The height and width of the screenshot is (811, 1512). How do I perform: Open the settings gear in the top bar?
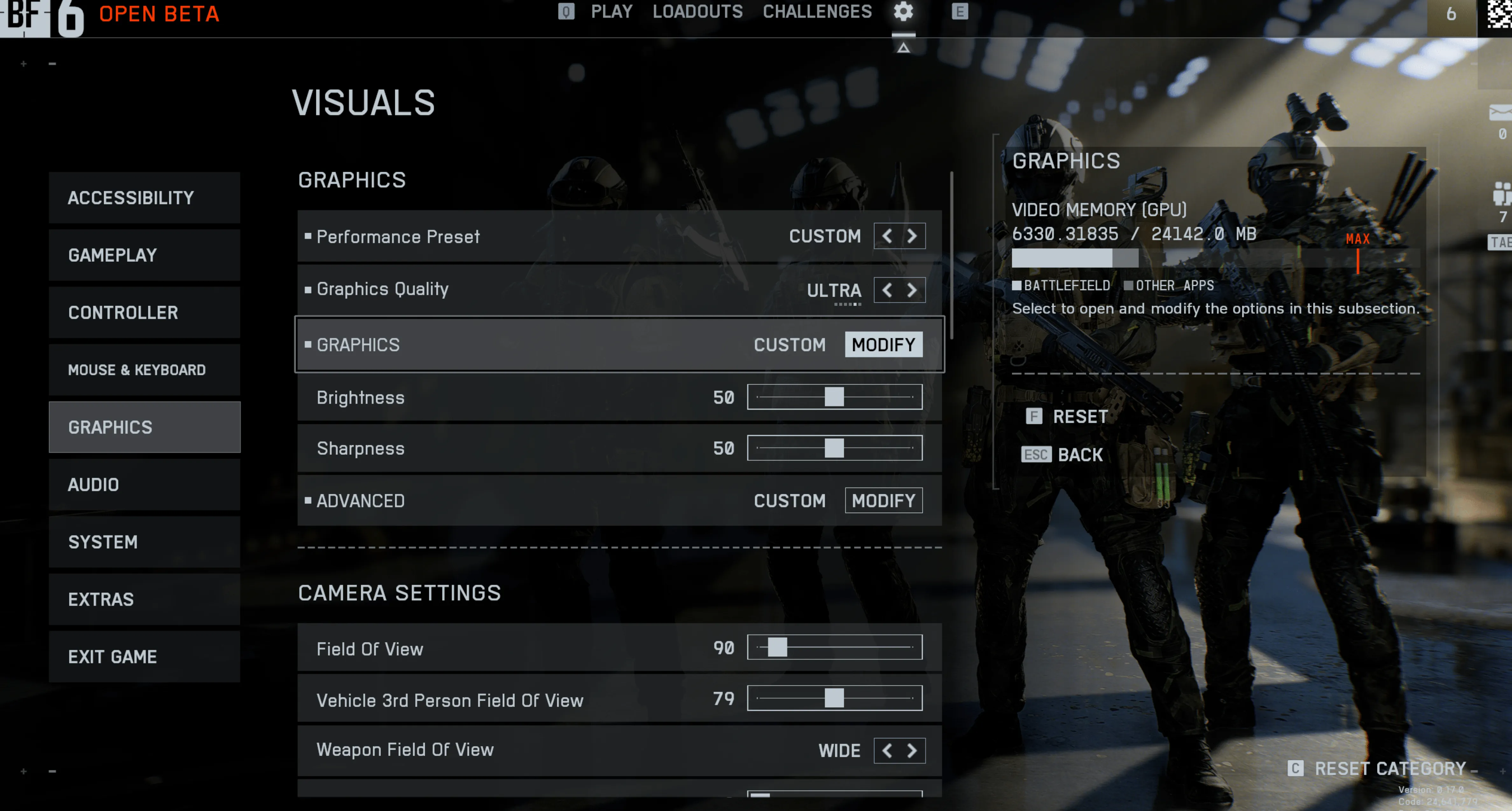pos(903,12)
